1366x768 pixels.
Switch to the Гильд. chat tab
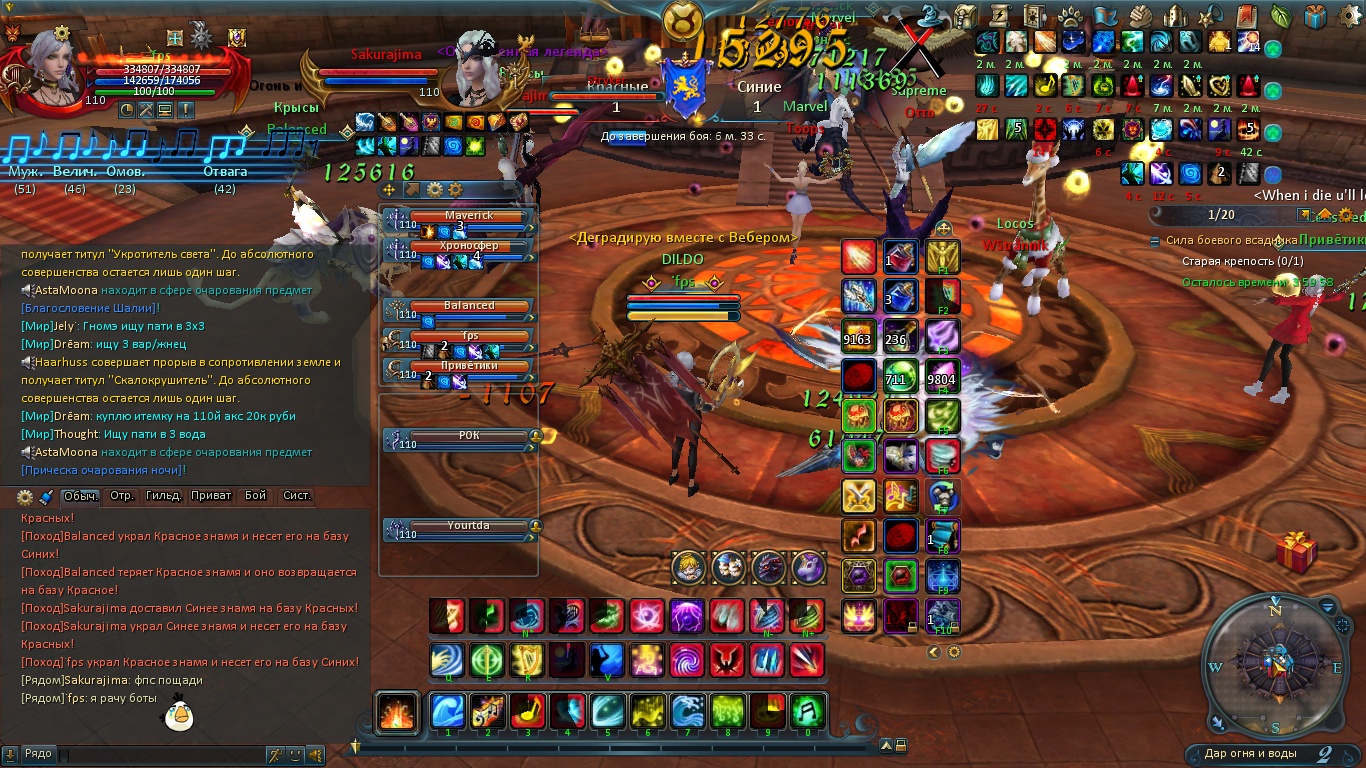coord(164,496)
